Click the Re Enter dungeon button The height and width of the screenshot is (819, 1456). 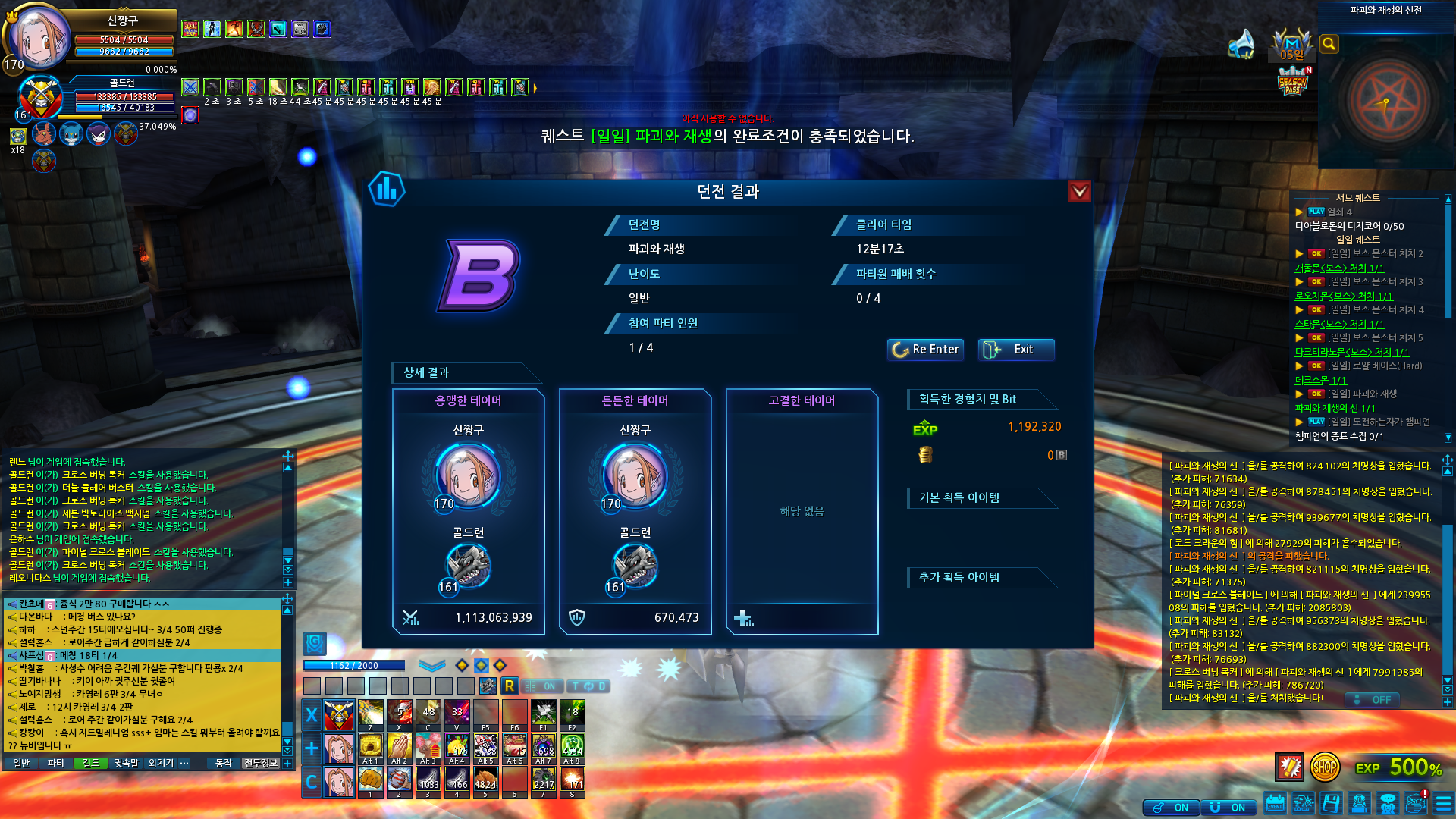point(925,350)
